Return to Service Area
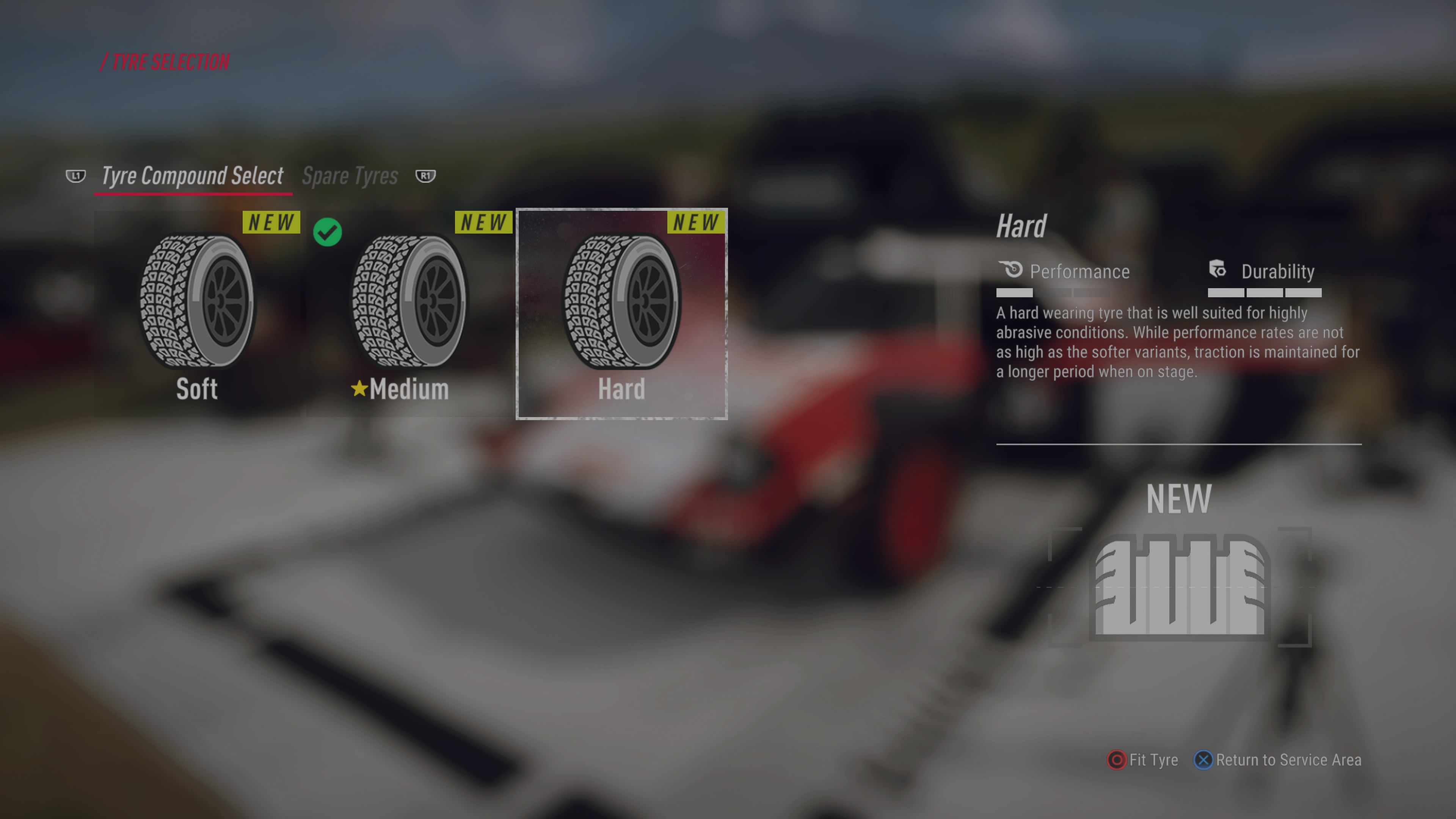Viewport: 1456px width, 819px height. (x=1278, y=759)
